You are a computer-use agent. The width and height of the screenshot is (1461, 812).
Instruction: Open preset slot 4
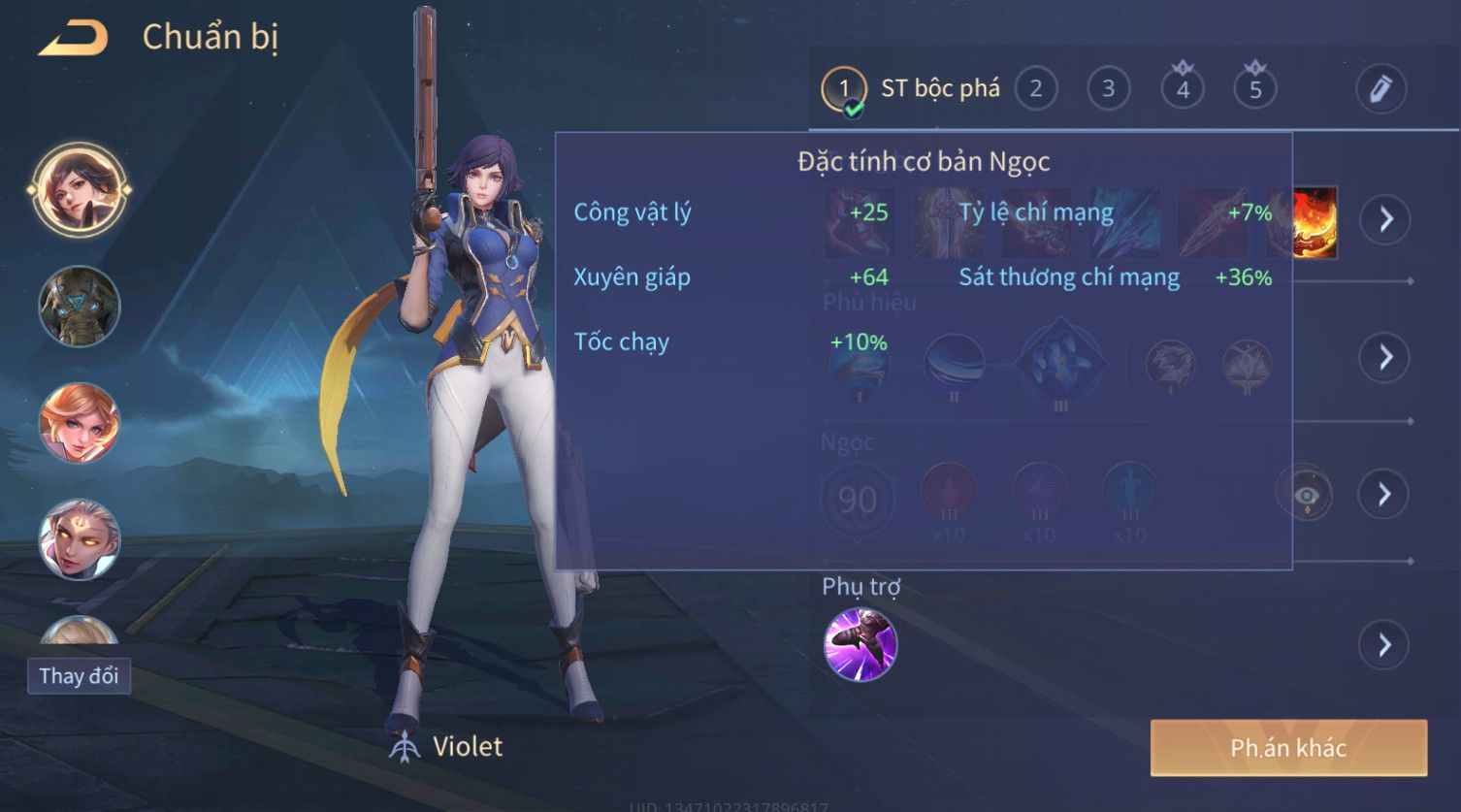1182,89
